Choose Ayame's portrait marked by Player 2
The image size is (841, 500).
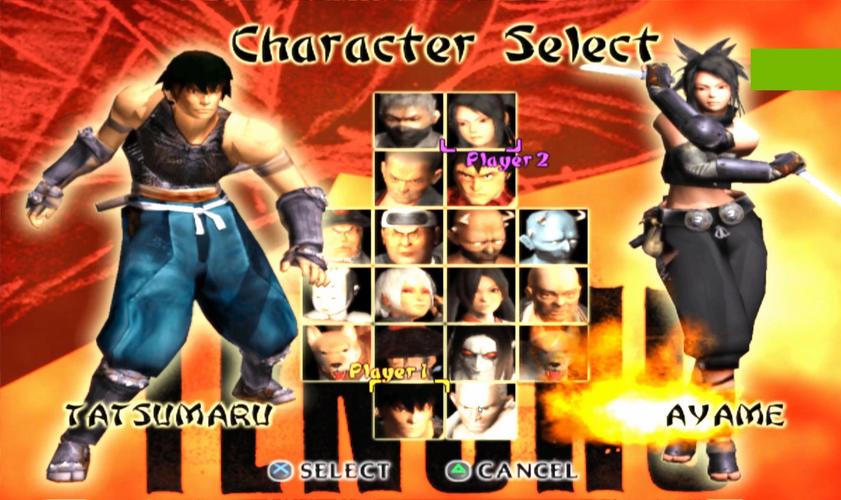coord(481,121)
